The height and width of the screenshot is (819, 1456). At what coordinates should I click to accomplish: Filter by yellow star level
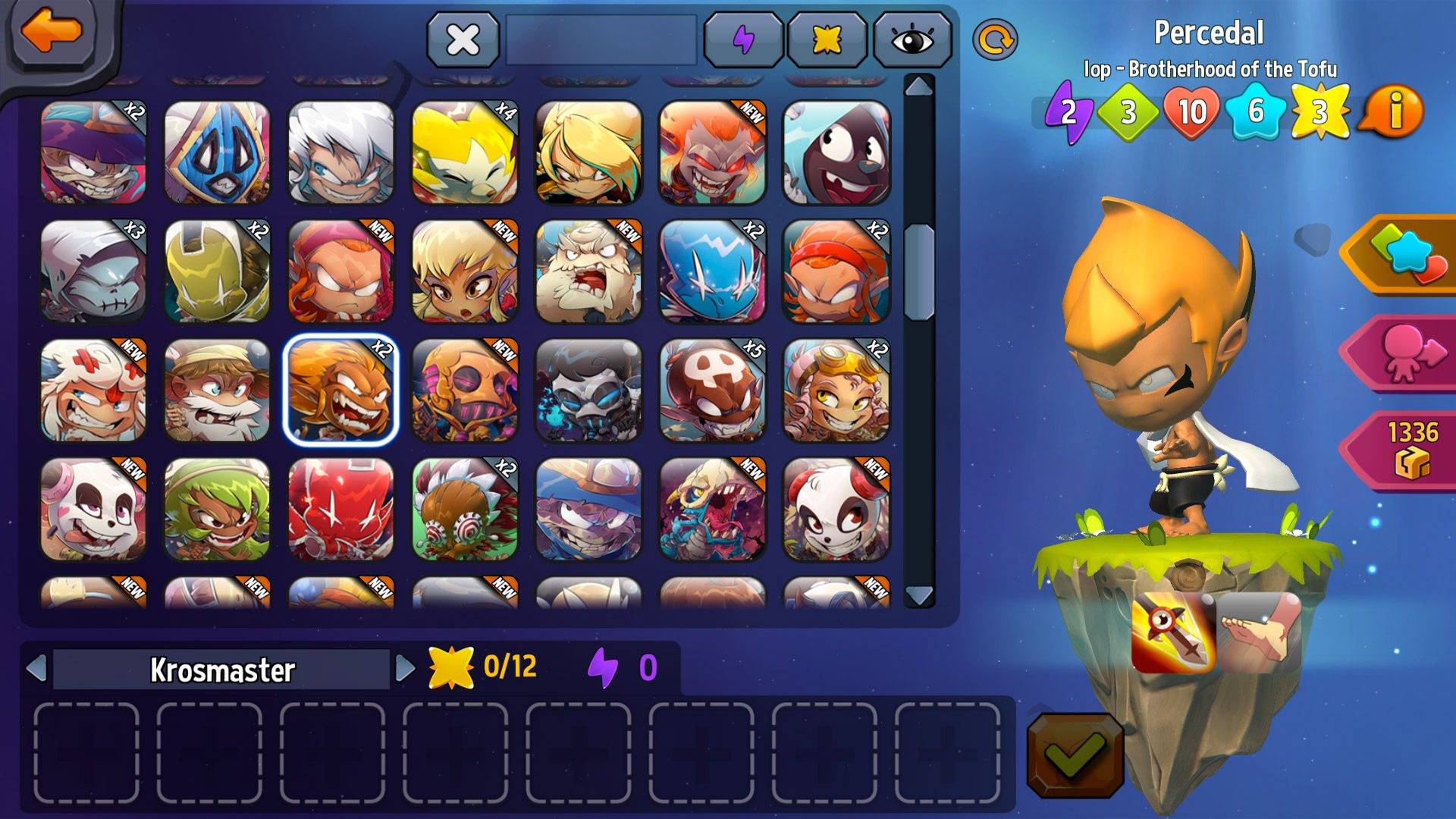pyautogui.click(x=827, y=39)
